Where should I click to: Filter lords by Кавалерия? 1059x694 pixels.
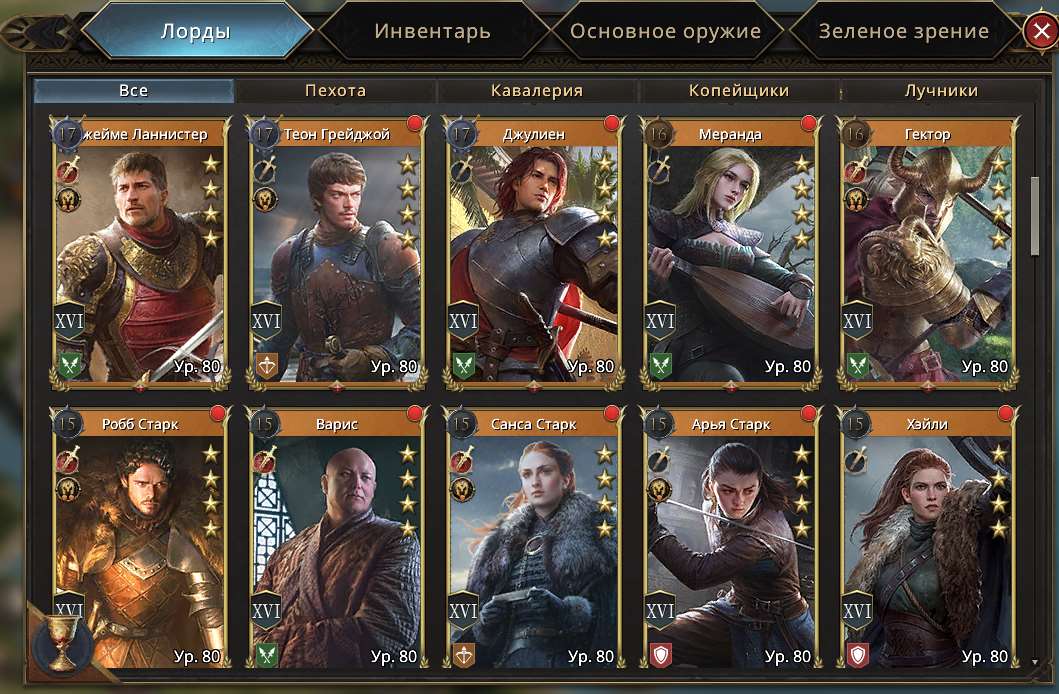pyautogui.click(x=537, y=91)
